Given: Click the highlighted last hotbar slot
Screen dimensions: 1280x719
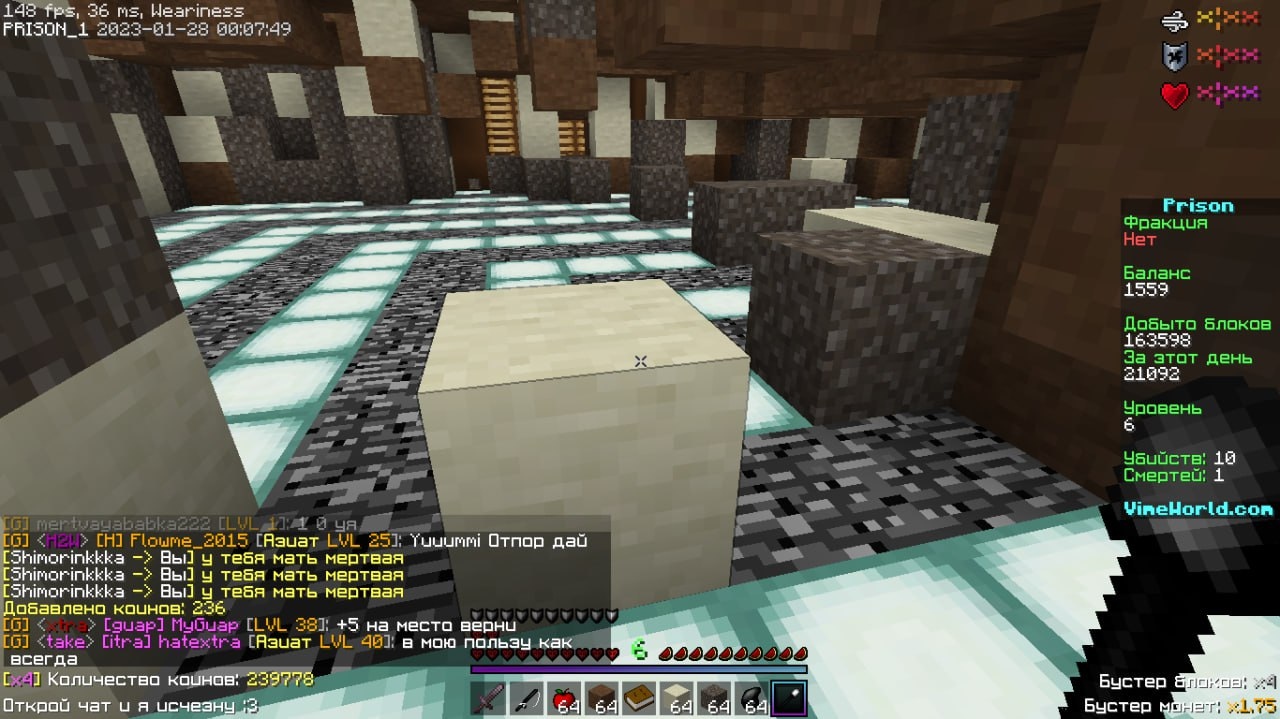Looking at the screenshot, I should click(x=789, y=699).
